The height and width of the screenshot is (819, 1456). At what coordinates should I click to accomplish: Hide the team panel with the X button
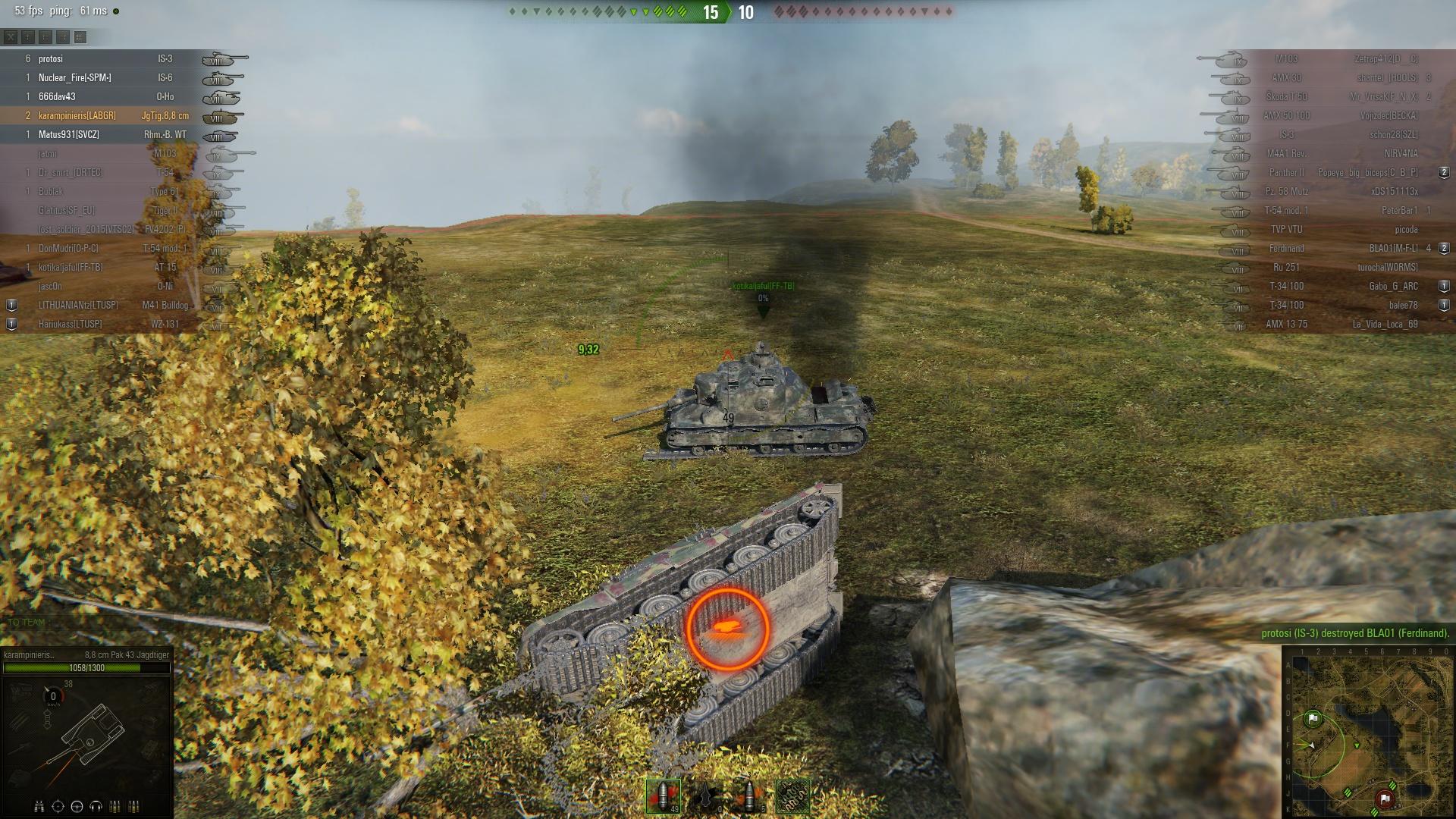click(x=11, y=36)
